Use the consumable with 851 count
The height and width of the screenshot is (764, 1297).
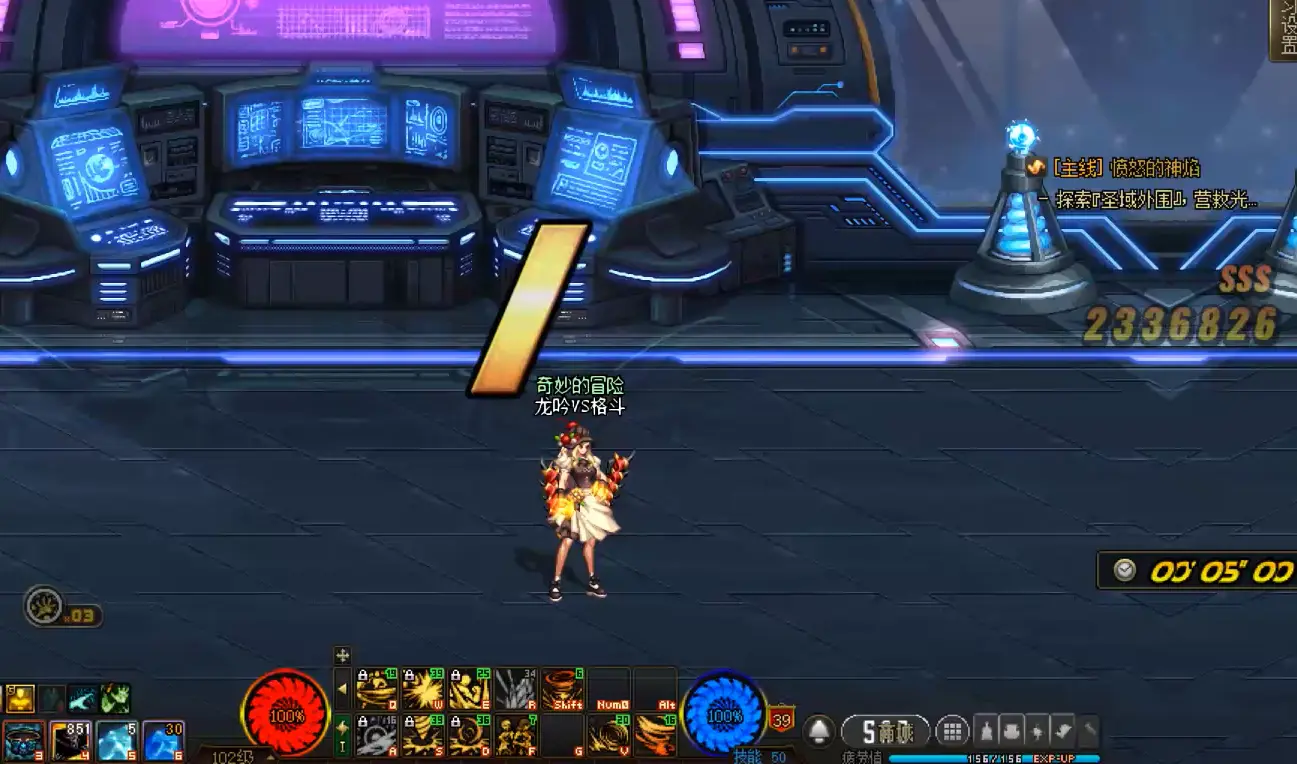pos(71,742)
